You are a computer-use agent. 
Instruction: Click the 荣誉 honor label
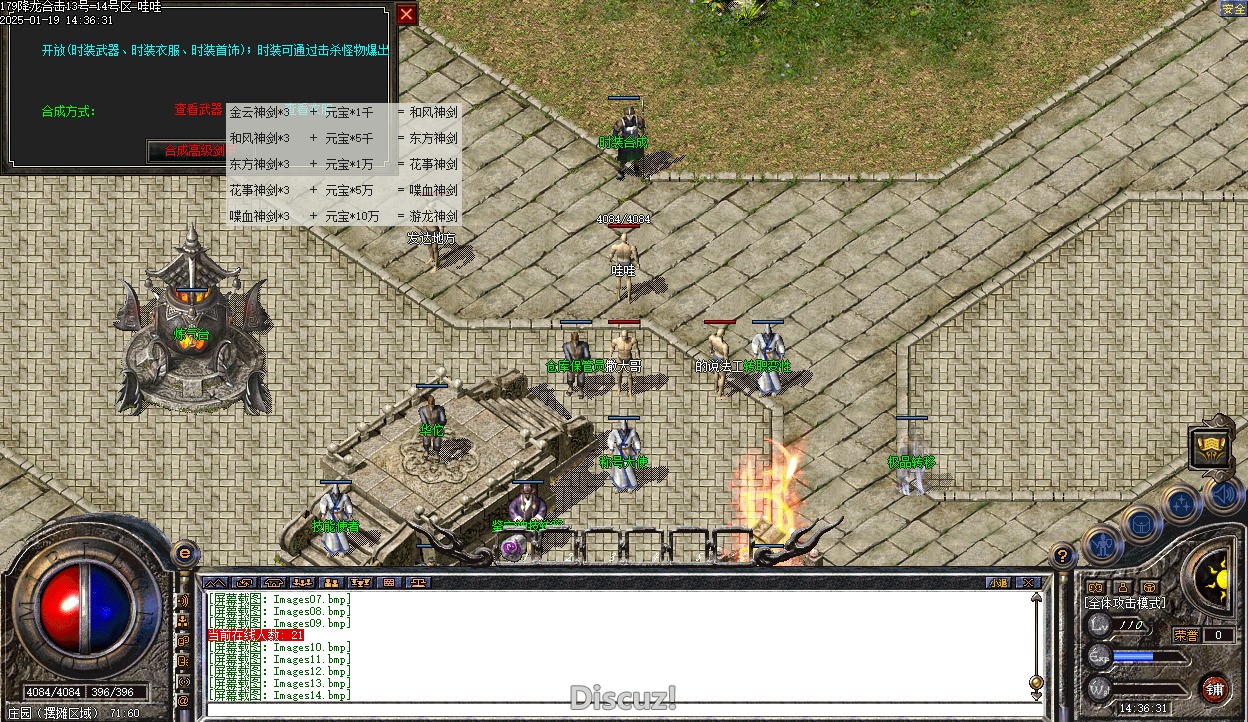coord(1186,635)
